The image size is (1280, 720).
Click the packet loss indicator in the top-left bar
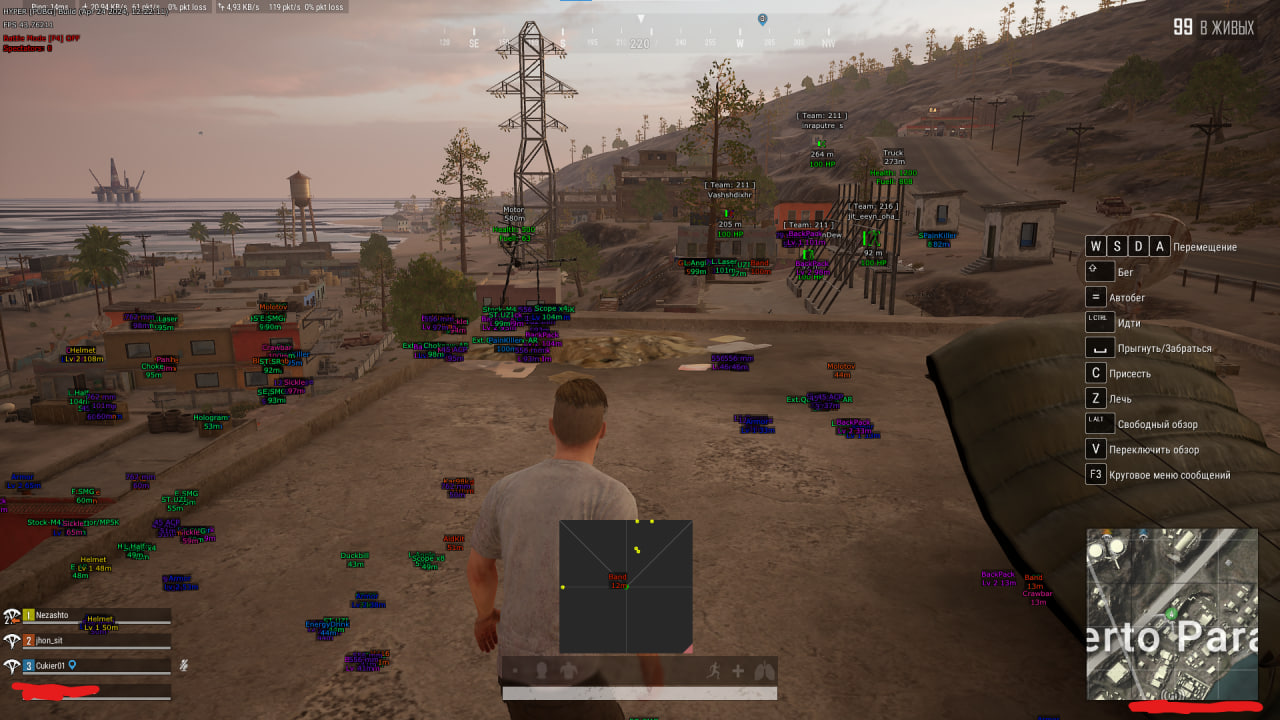coord(190,8)
